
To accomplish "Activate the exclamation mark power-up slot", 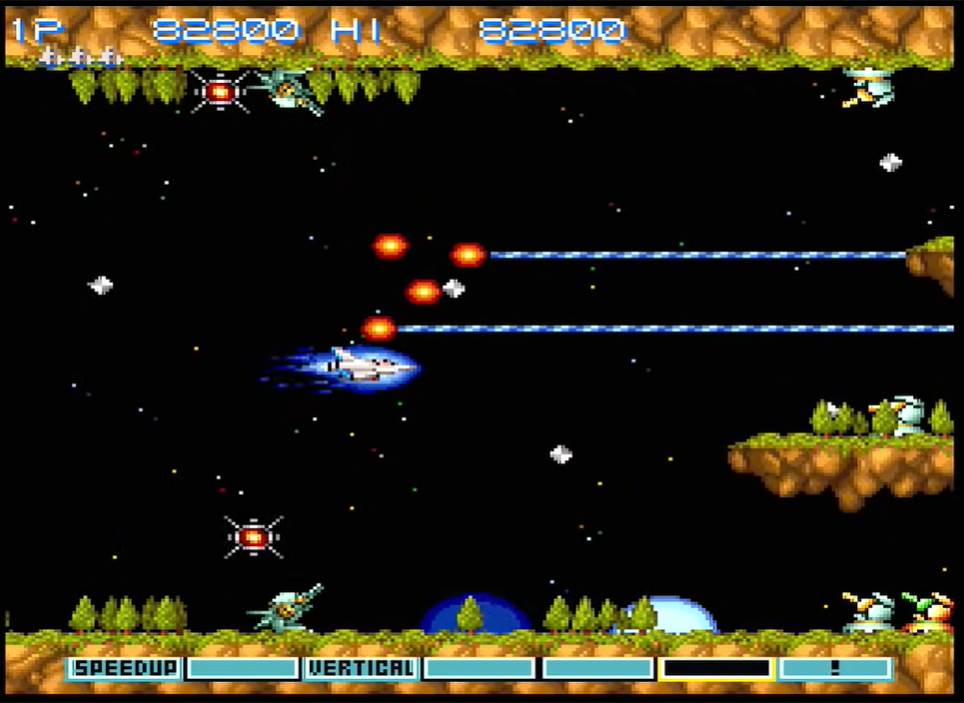I will 835,668.
